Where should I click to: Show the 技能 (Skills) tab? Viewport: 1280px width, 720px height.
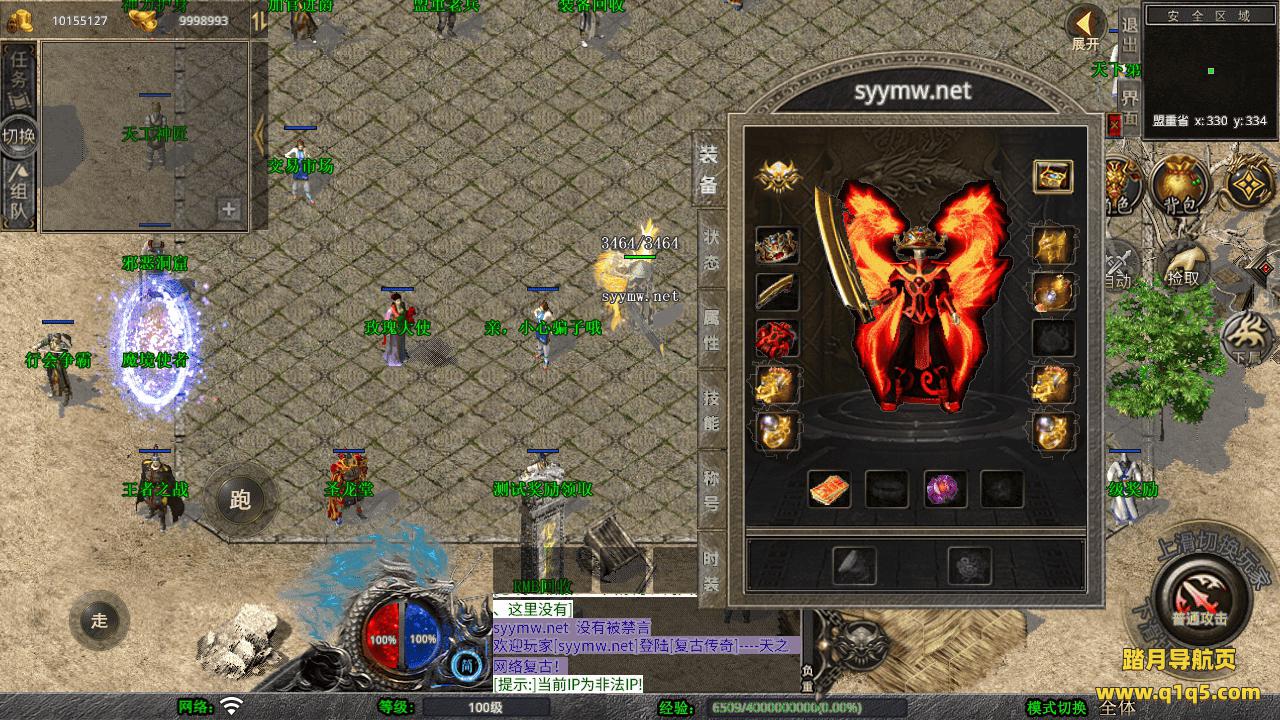711,410
